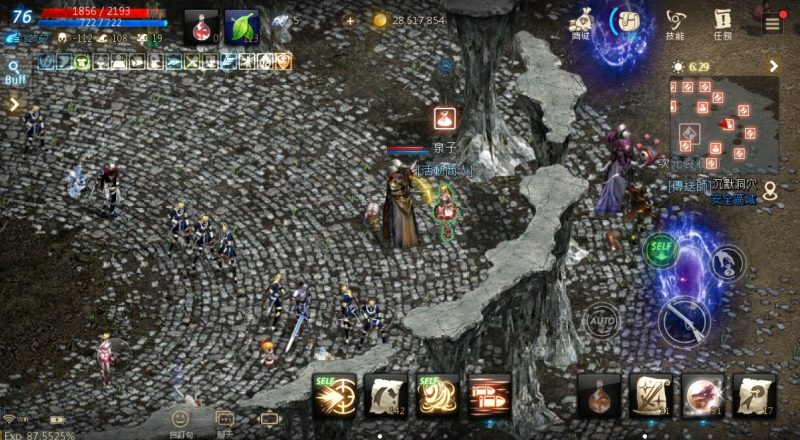Activate the golden swirl SELF skill

coord(437,396)
